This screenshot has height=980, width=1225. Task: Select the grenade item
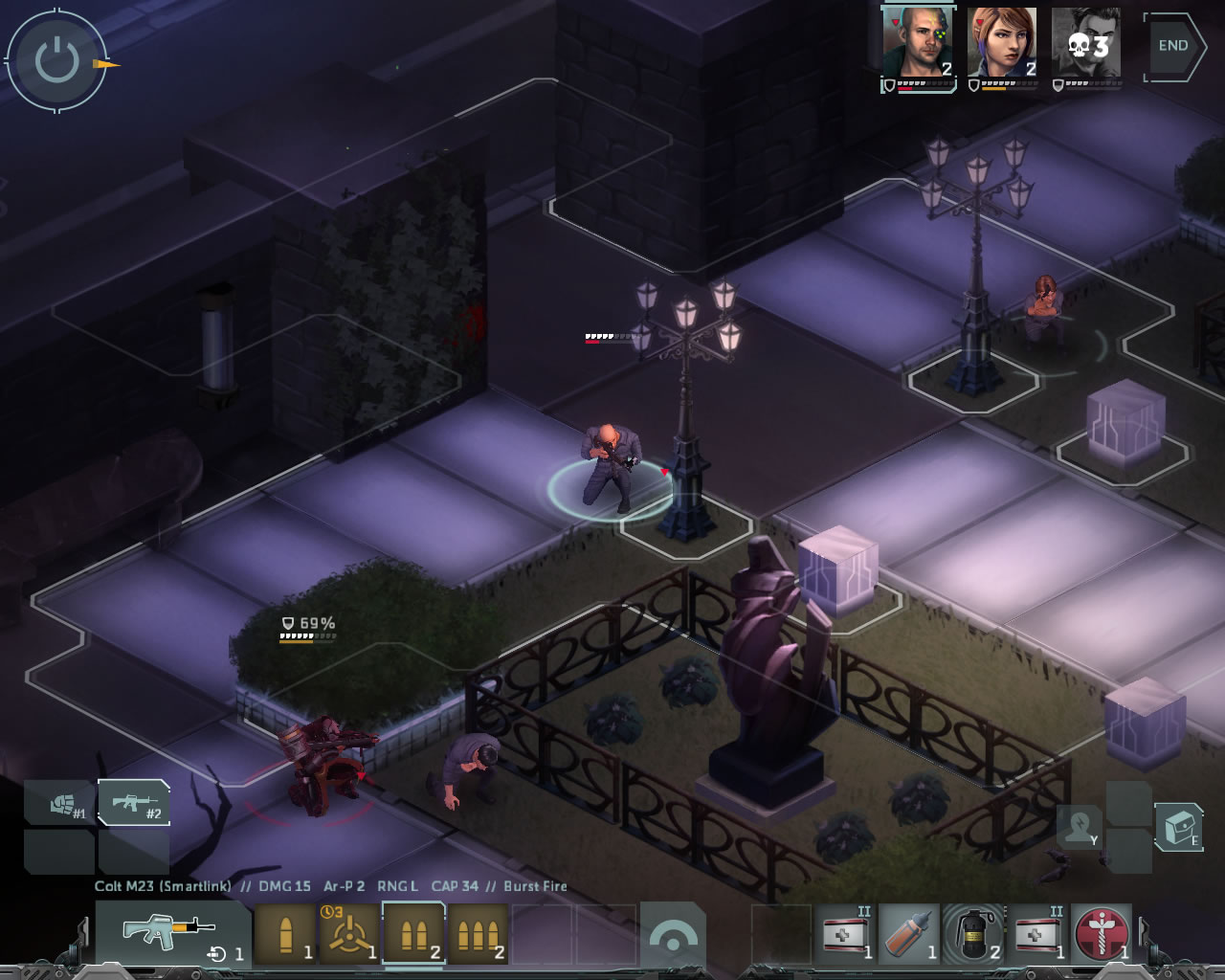[973, 934]
